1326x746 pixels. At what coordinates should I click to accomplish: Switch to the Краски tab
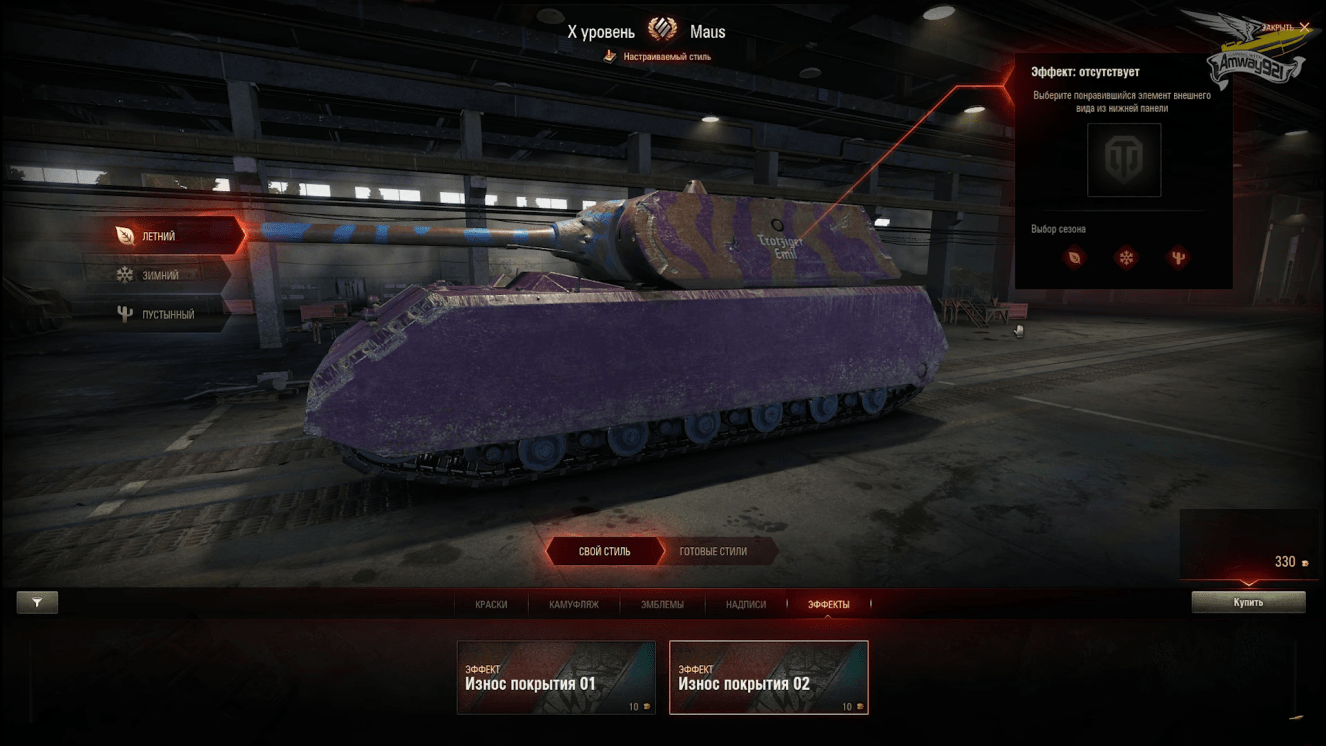point(491,604)
